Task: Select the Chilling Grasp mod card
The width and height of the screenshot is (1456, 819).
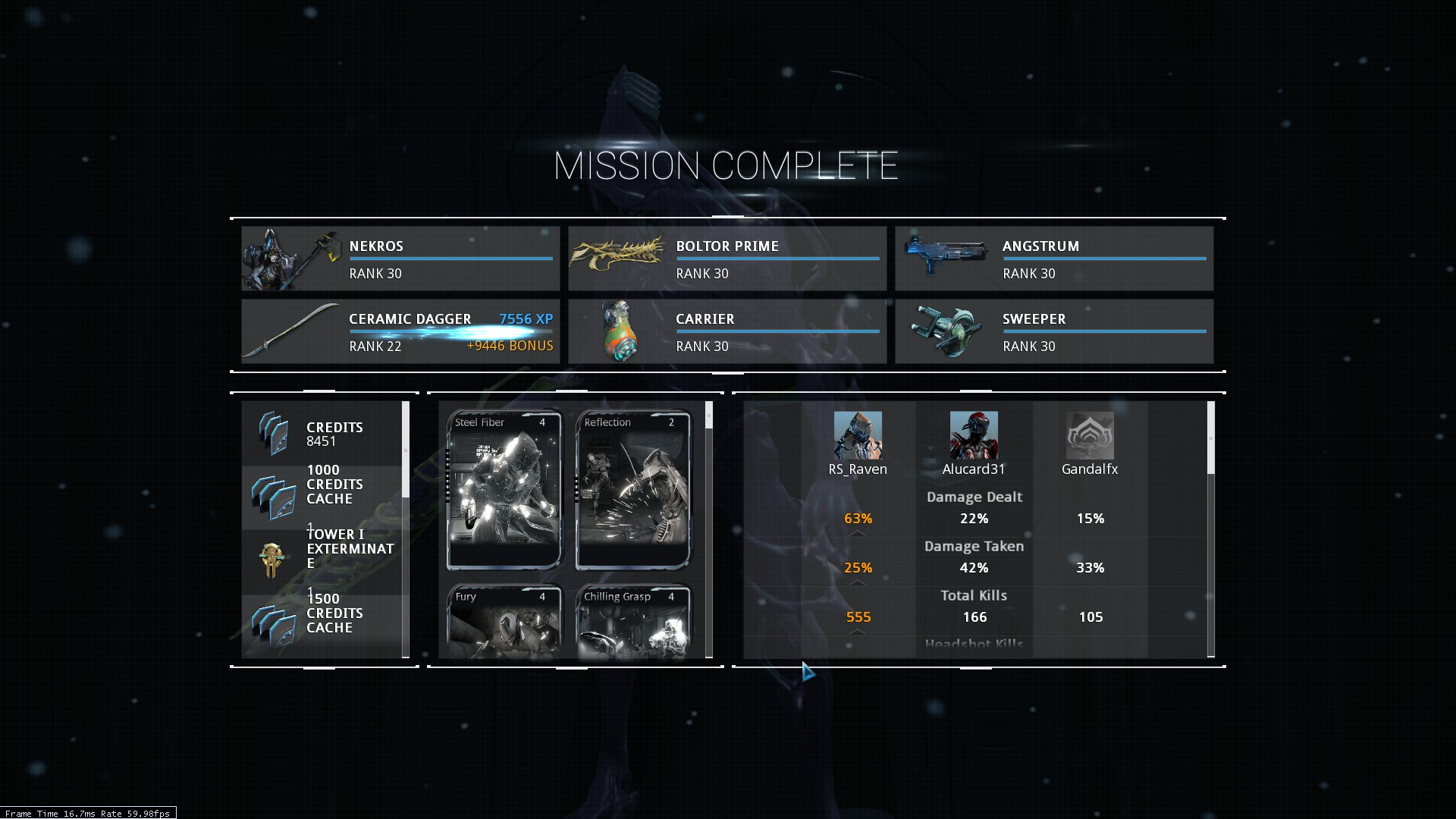Action: pos(633,620)
